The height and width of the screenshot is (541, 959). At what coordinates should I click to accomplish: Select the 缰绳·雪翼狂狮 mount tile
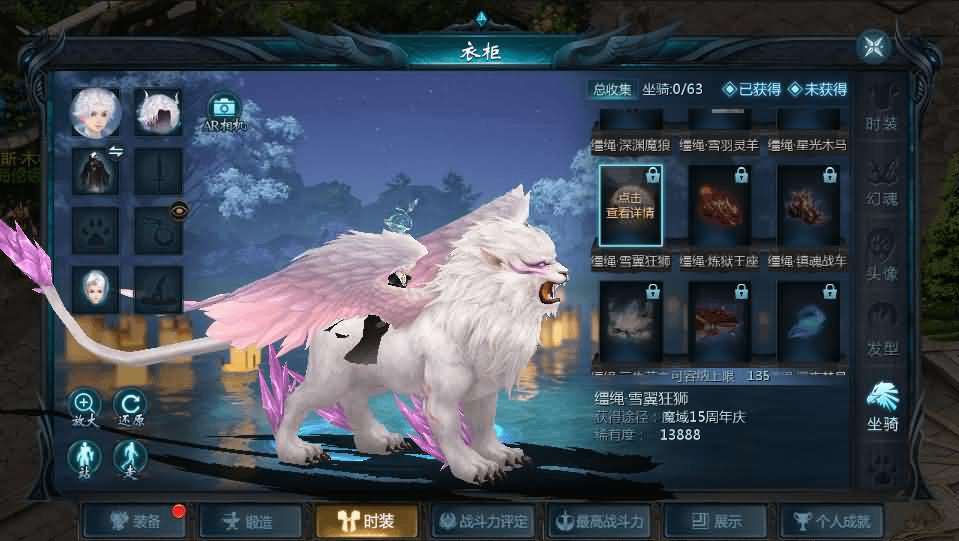click(630, 205)
